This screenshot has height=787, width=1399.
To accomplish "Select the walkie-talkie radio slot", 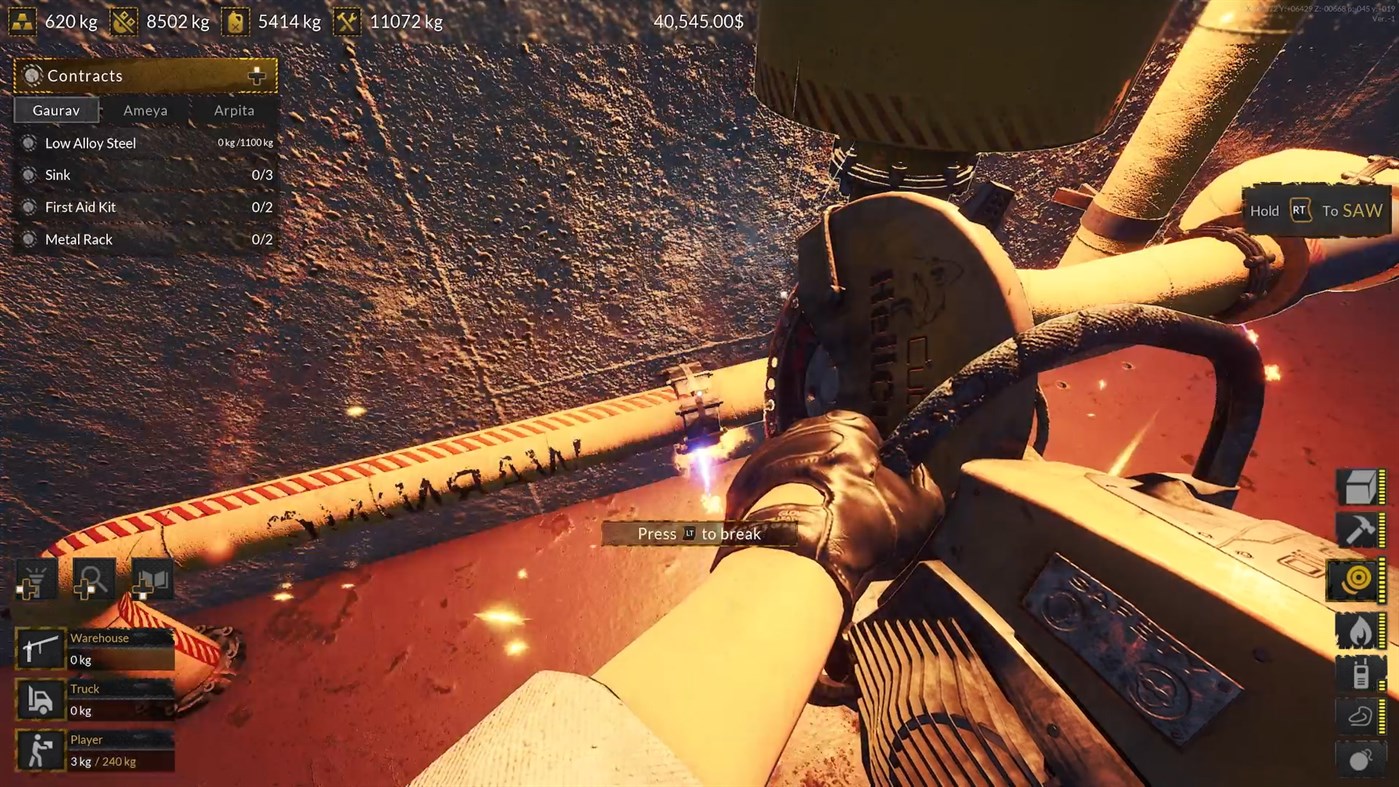I will tap(1360, 674).
